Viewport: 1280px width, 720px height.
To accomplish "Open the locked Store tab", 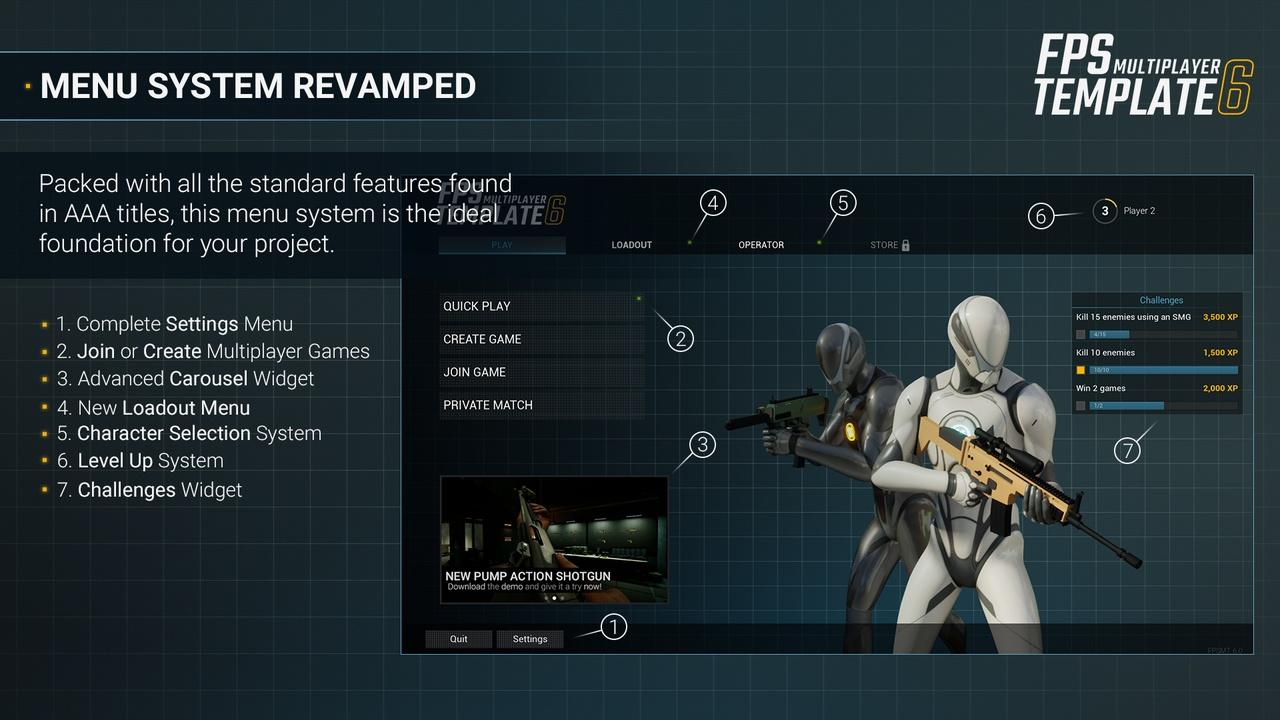I will pos(889,245).
